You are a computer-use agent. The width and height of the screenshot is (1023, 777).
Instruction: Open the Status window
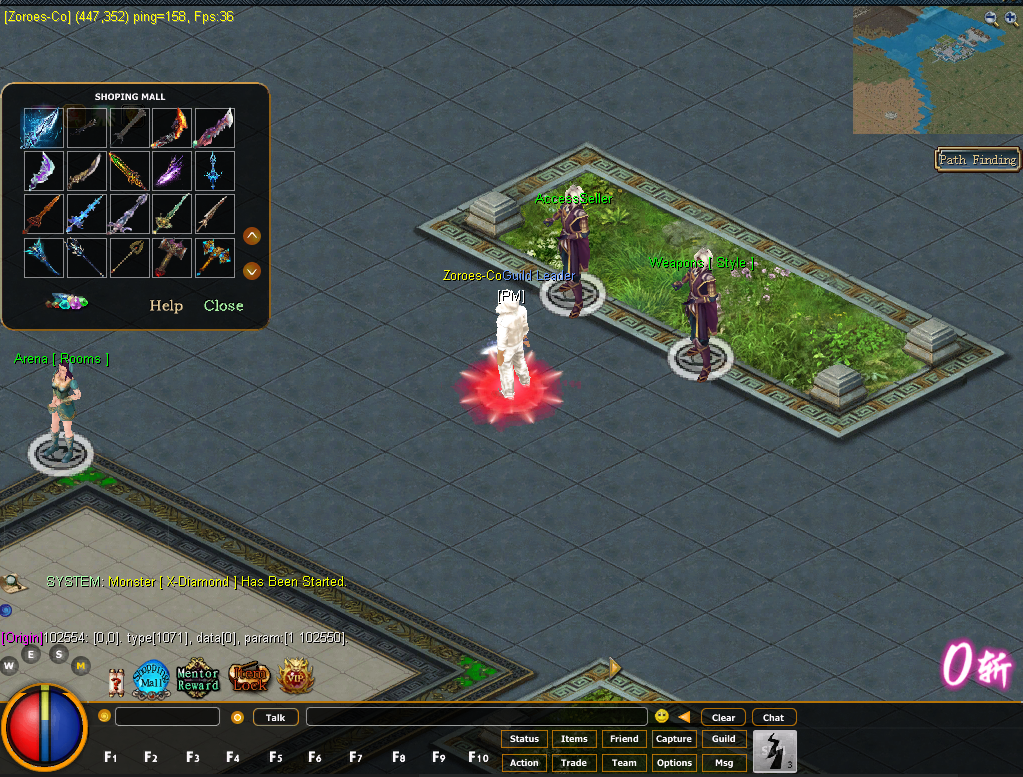(x=524, y=739)
